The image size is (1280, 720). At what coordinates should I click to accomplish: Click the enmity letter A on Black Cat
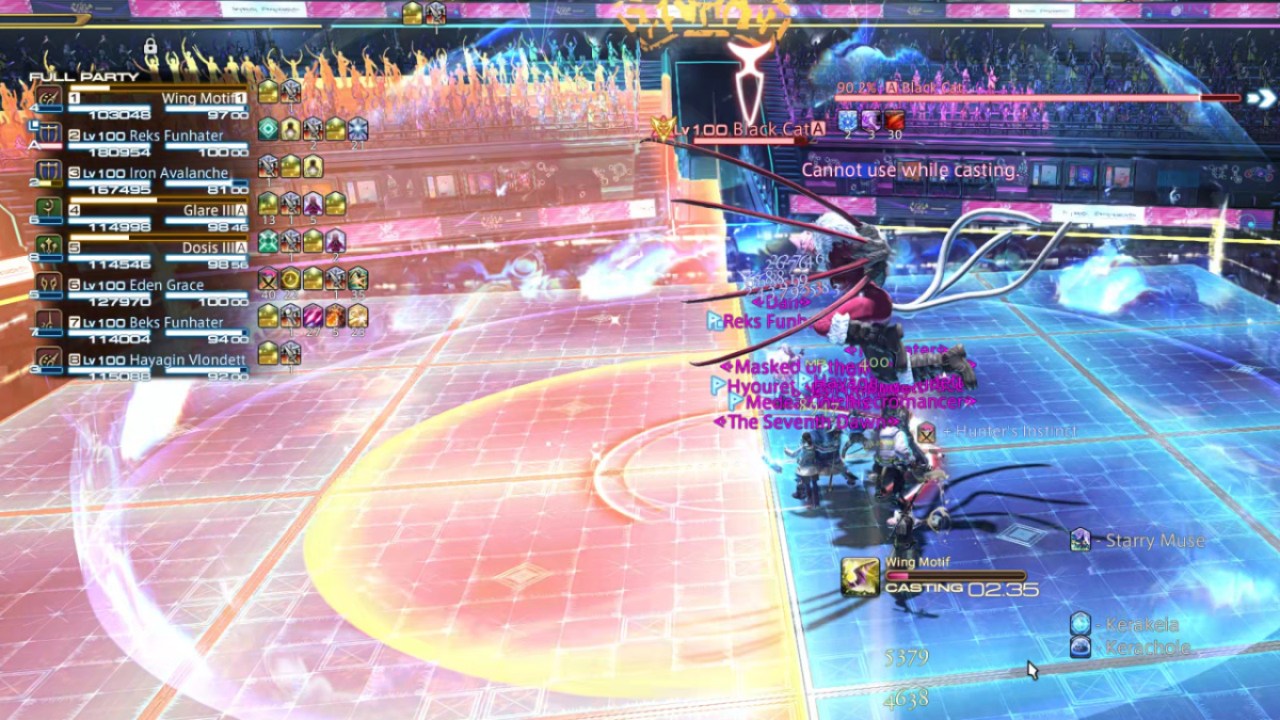tap(892, 87)
